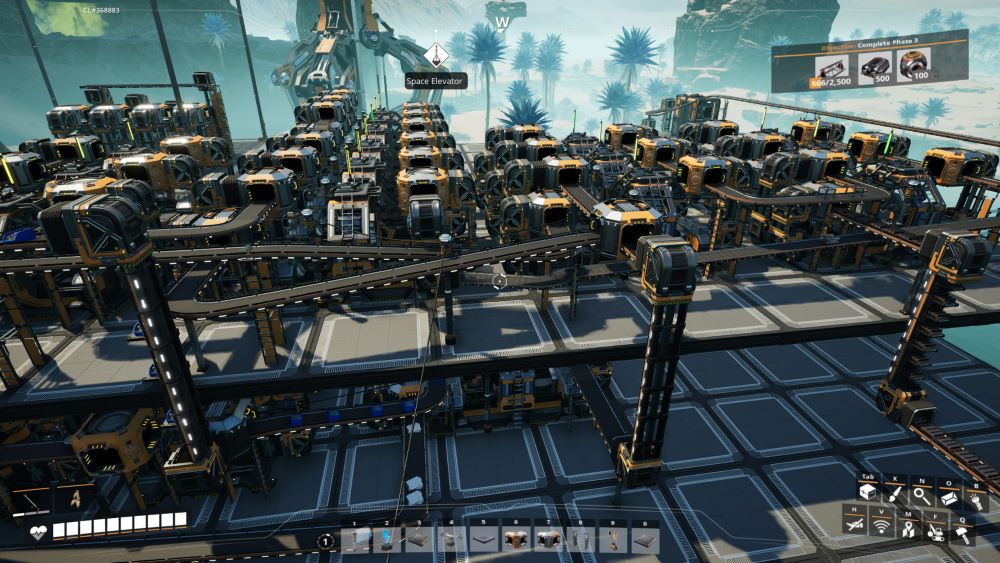
Task: Click the Space Elevator compass marker
Action: (x=436, y=55)
